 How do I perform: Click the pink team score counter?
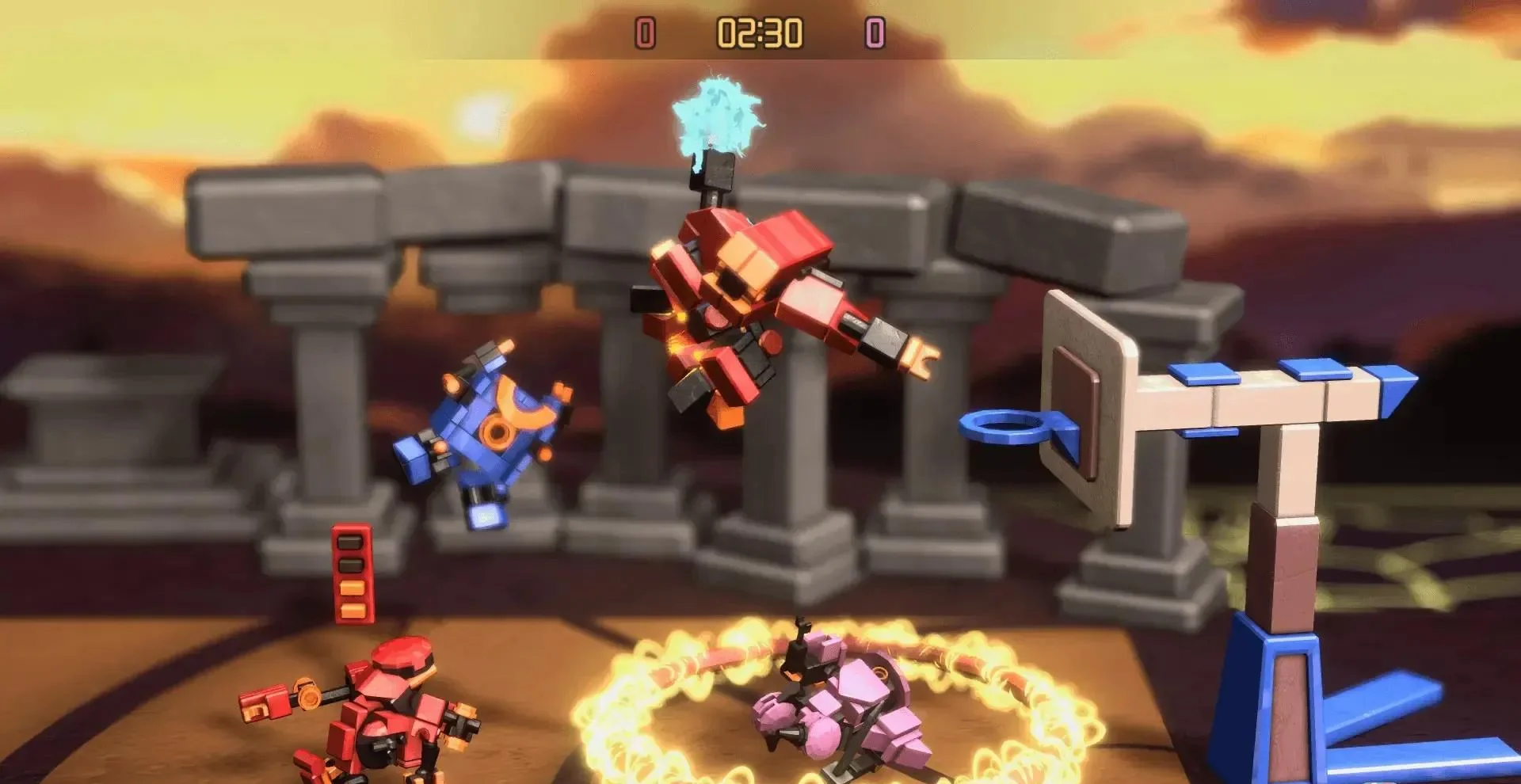[x=873, y=33]
